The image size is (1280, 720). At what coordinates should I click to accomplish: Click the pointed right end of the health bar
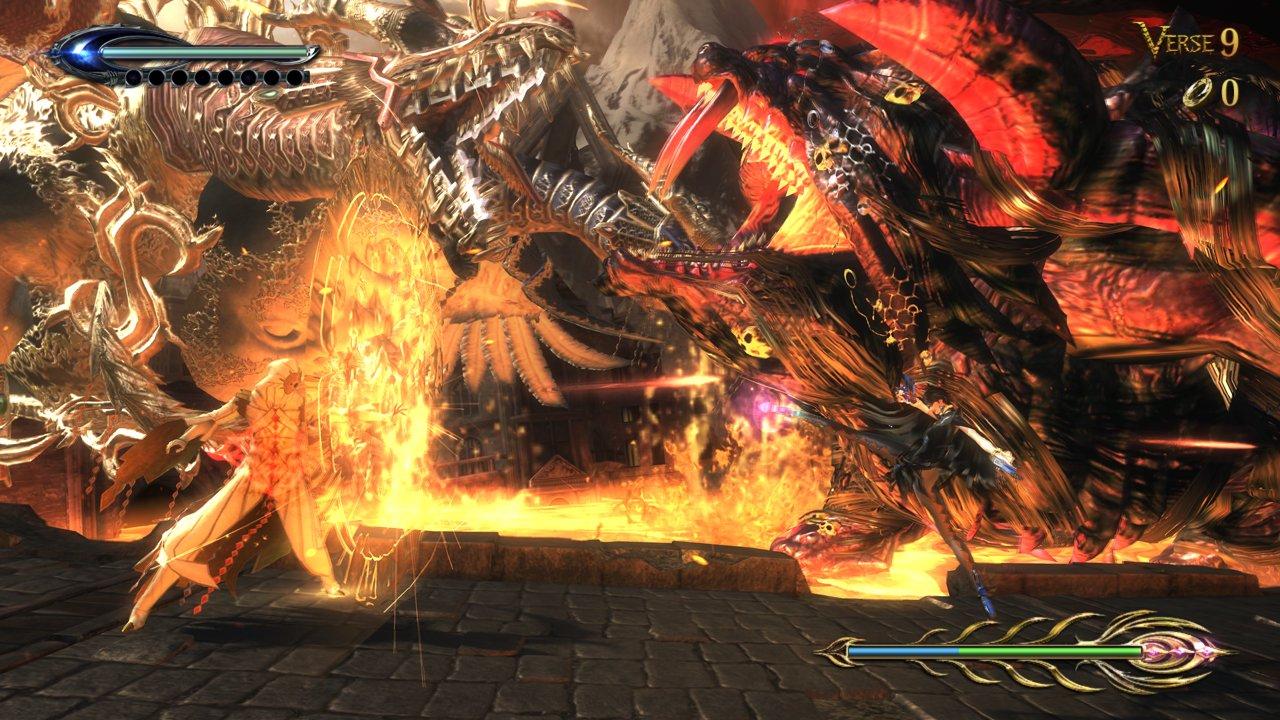314,50
